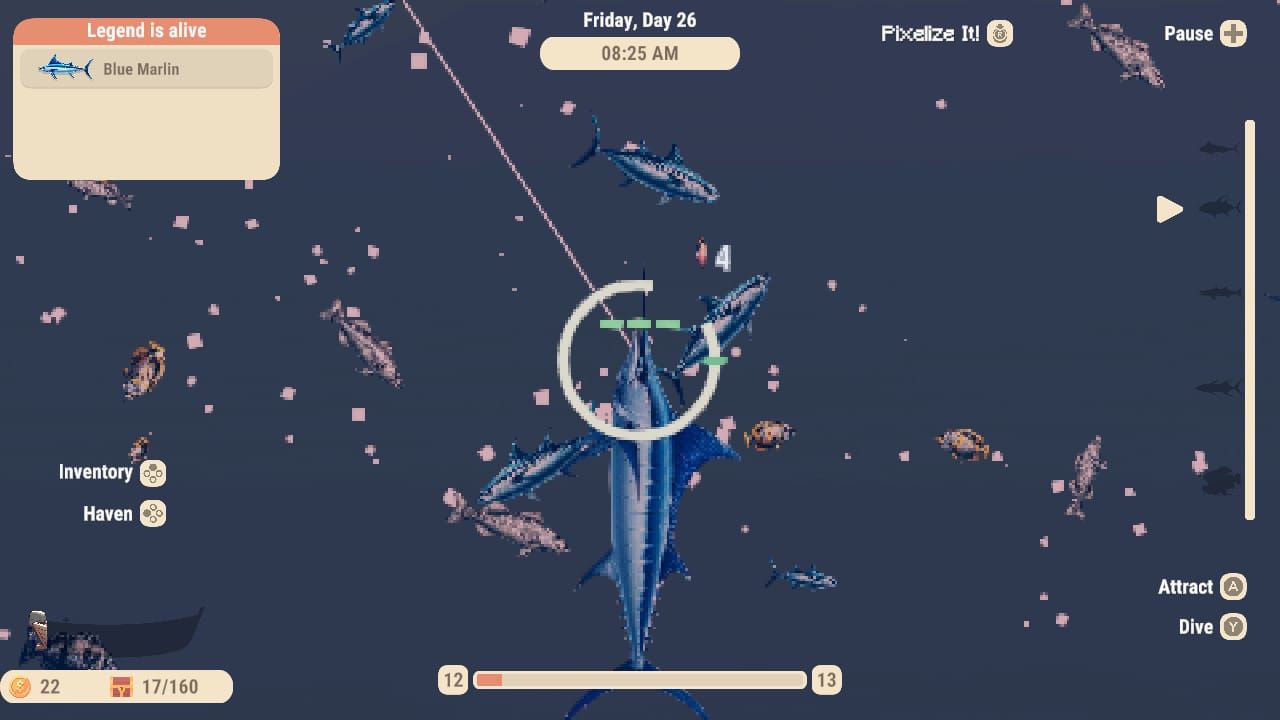
Task: Click the right-pointing arrow indicator
Action: coord(1170,209)
